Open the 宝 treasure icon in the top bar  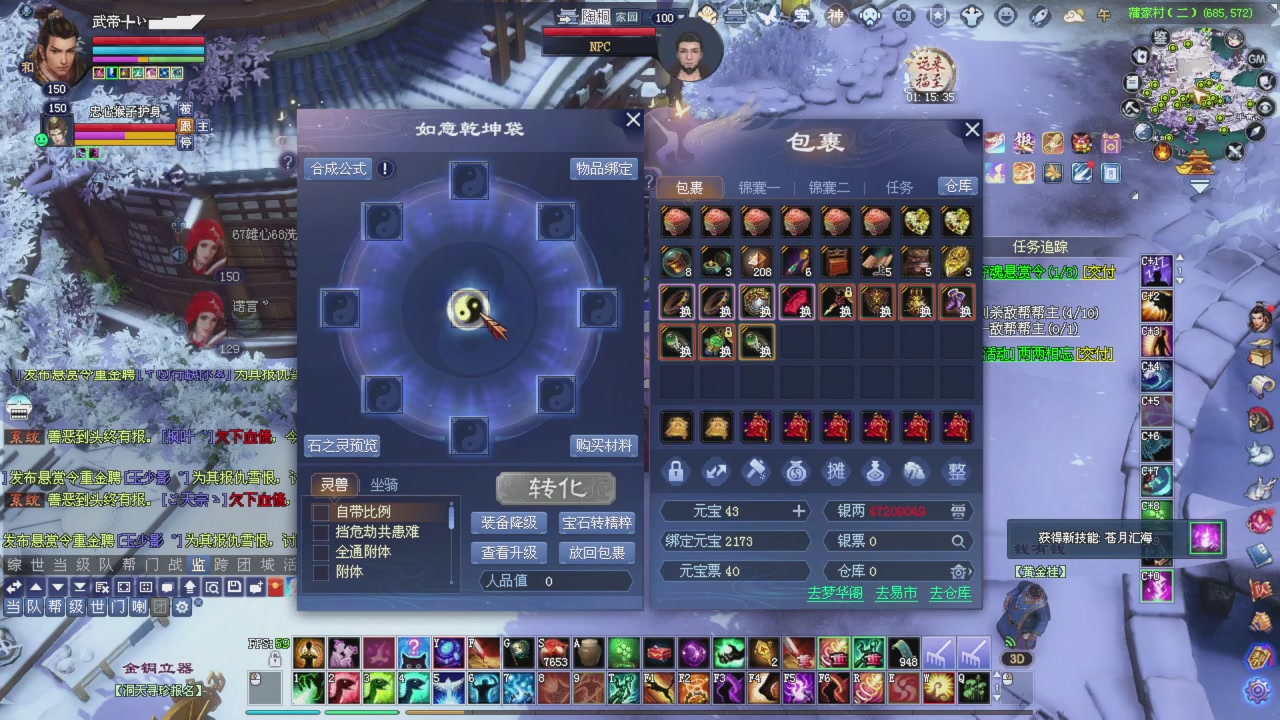[x=802, y=15]
